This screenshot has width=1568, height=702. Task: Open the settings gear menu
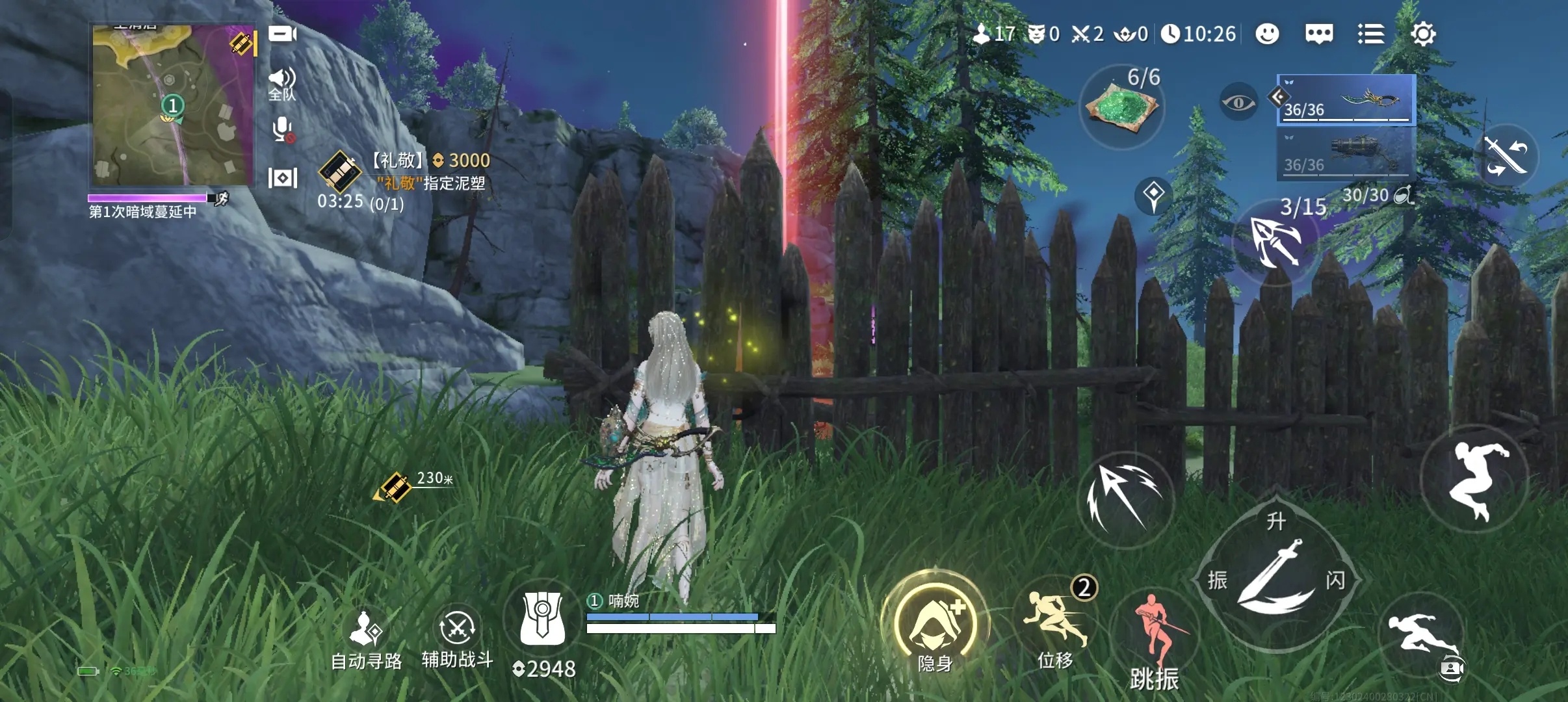coord(1423,34)
